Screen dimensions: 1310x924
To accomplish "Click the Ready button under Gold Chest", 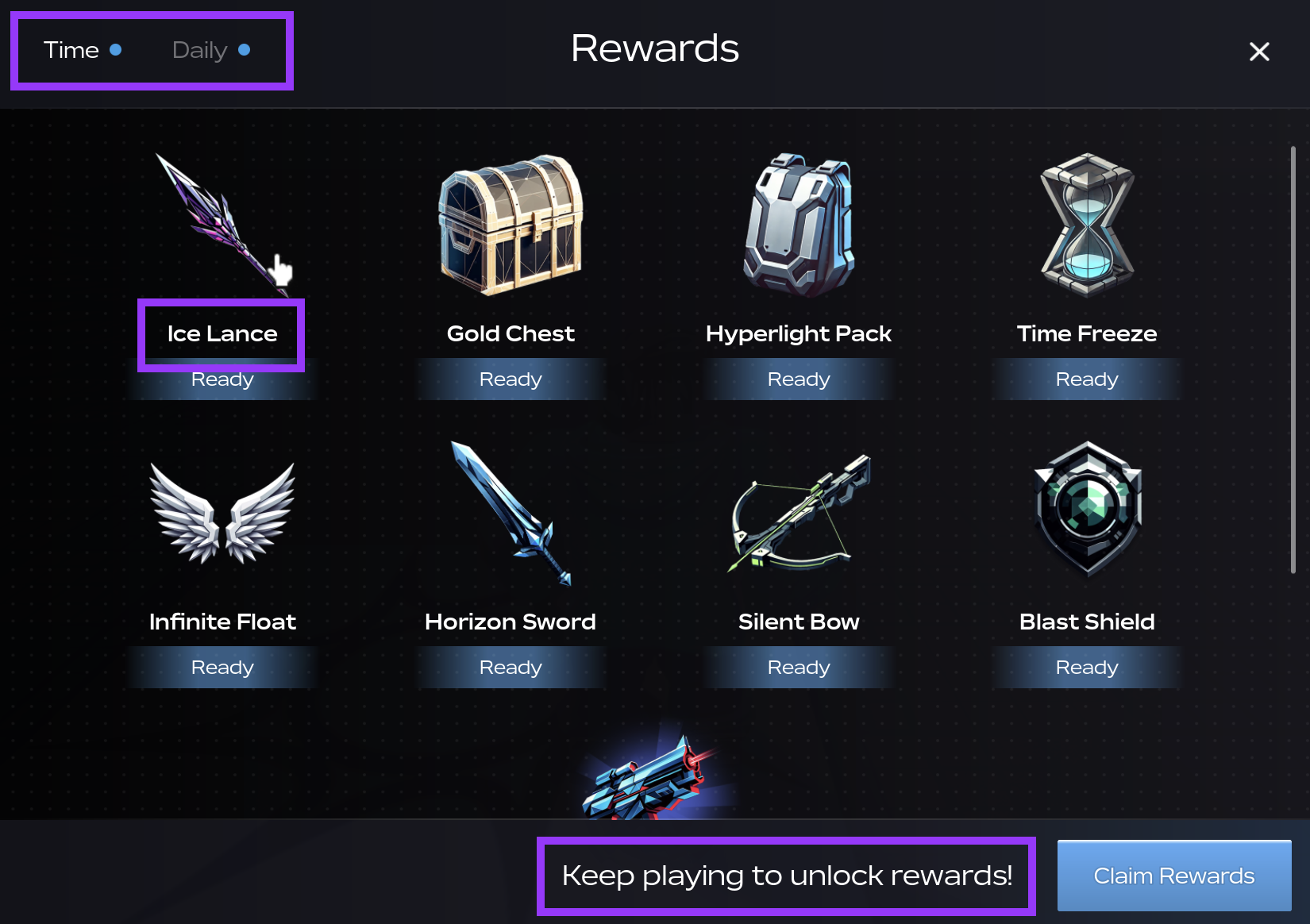I will pyautogui.click(x=511, y=379).
